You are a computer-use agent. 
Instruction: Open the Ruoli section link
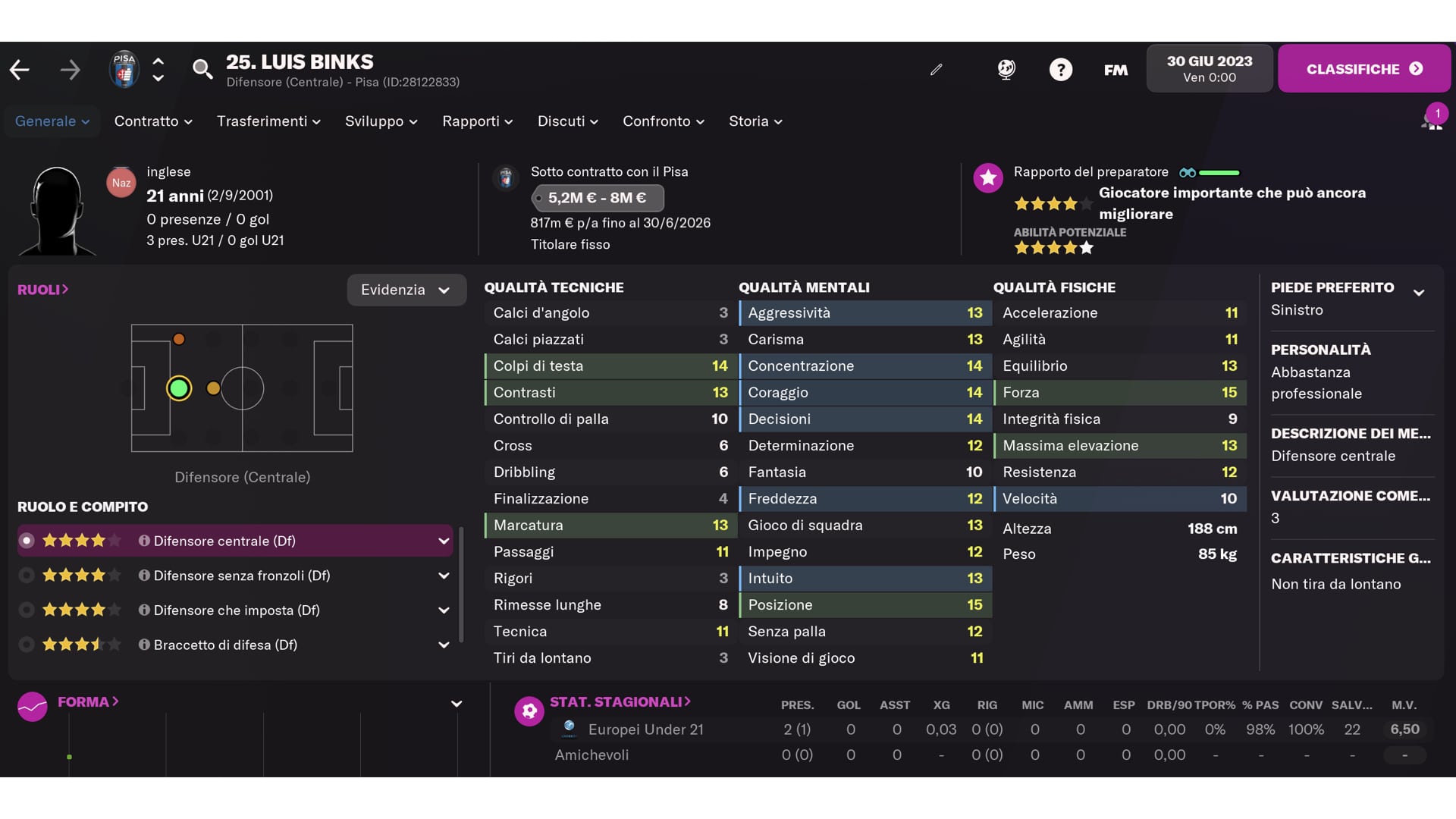tap(43, 290)
